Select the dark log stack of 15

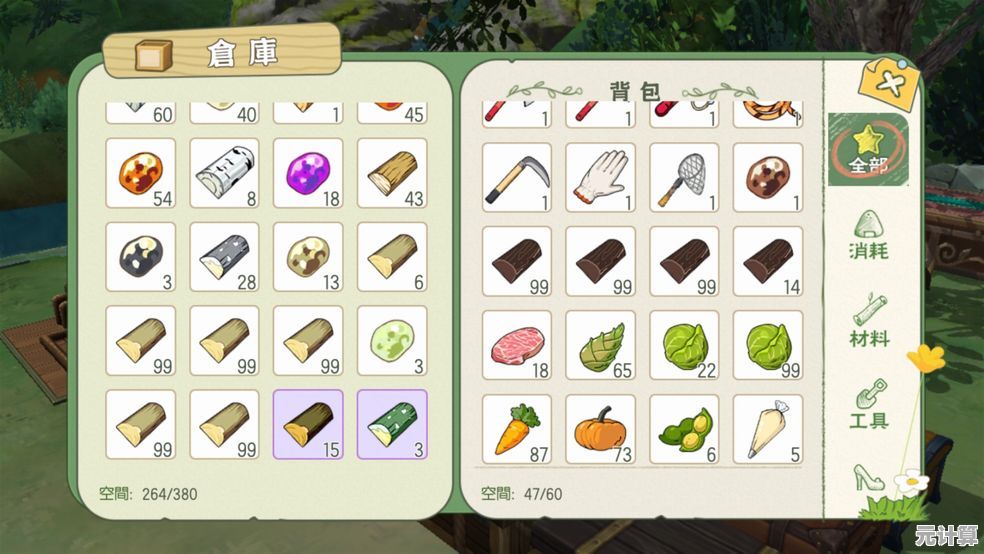click(308, 424)
